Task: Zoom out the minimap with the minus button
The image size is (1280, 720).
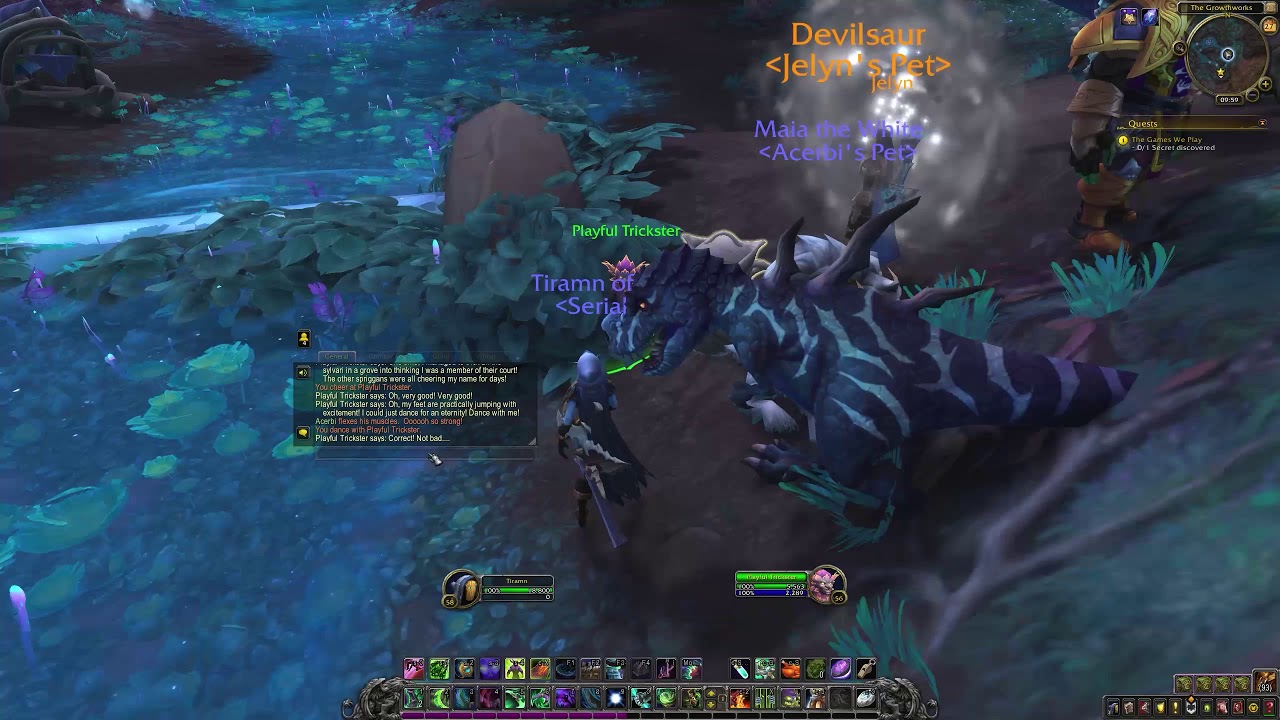Action: (x=1252, y=95)
